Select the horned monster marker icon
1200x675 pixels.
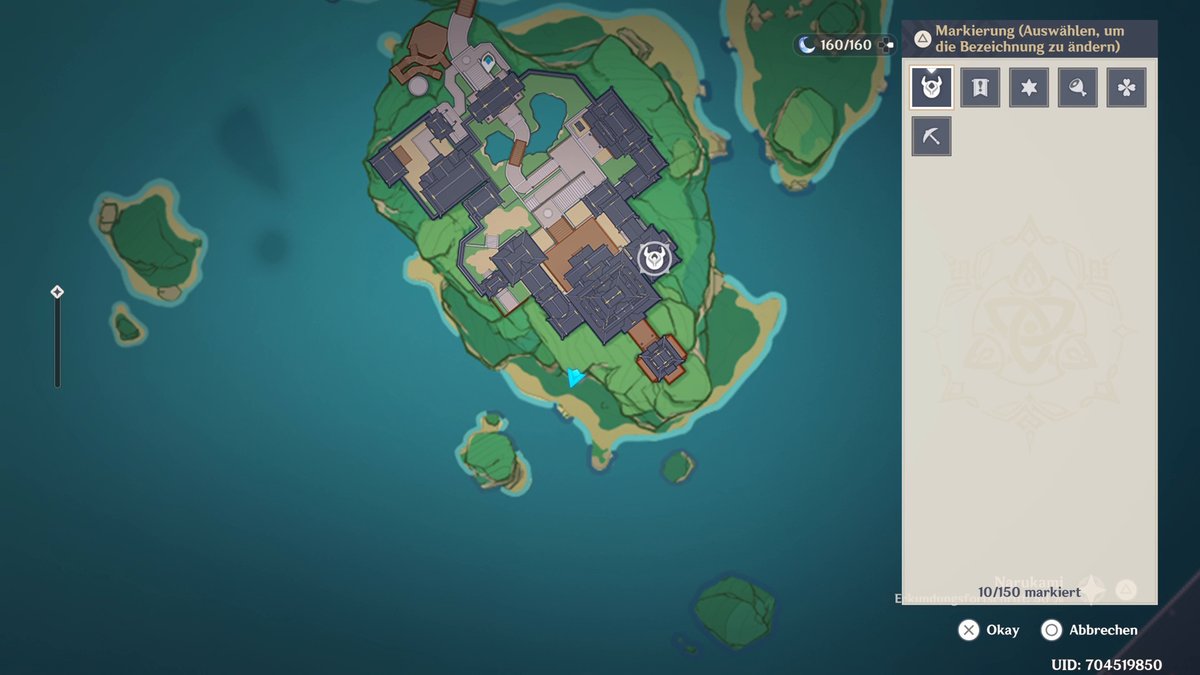932,88
